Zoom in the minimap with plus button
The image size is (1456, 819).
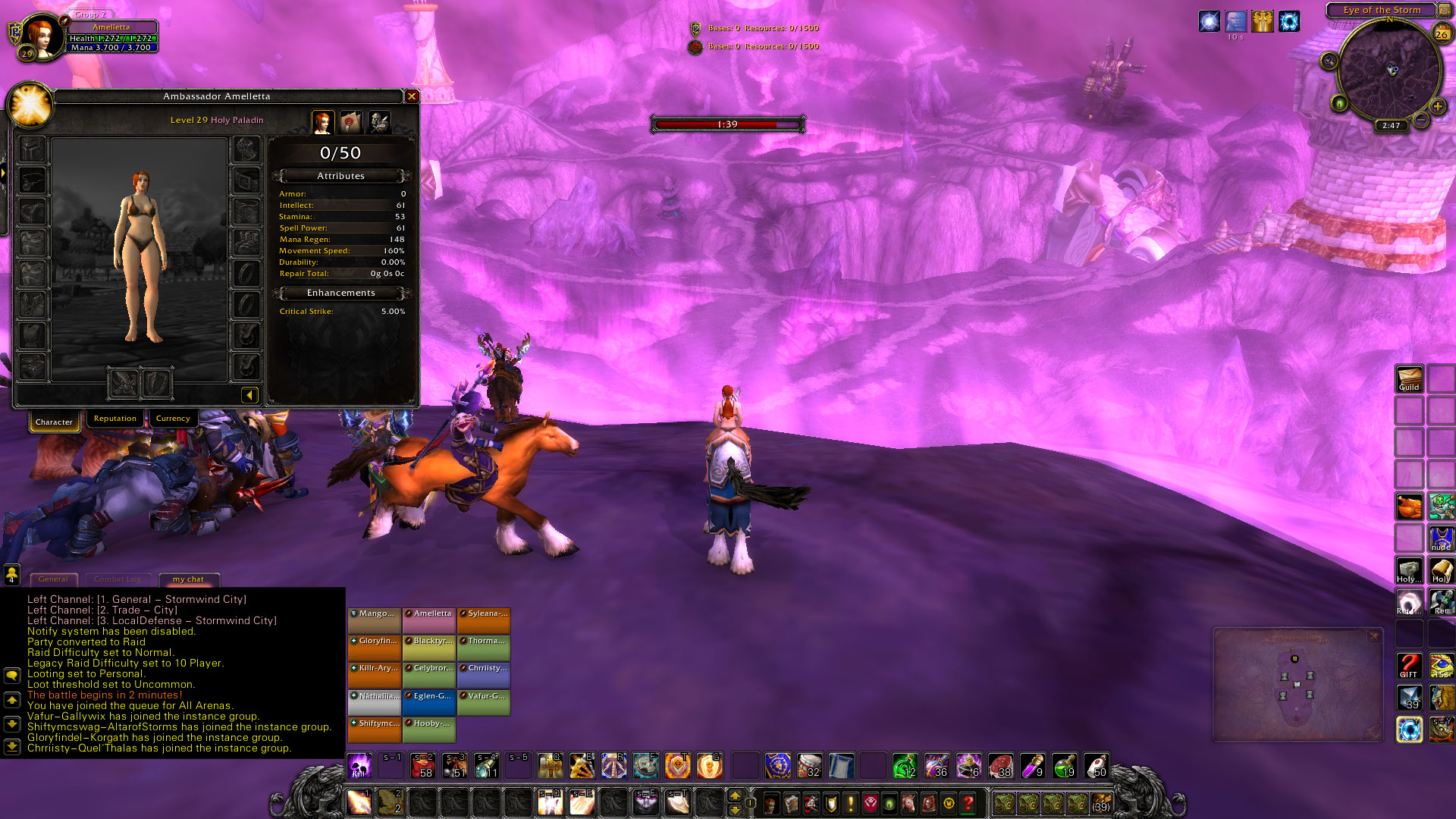(x=1437, y=107)
